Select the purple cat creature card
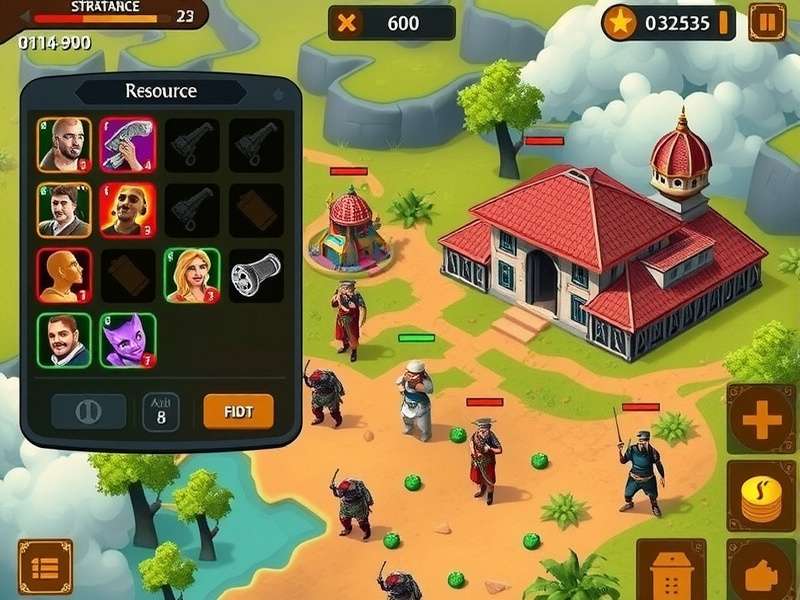This screenshot has height=600, width=800. click(x=127, y=339)
